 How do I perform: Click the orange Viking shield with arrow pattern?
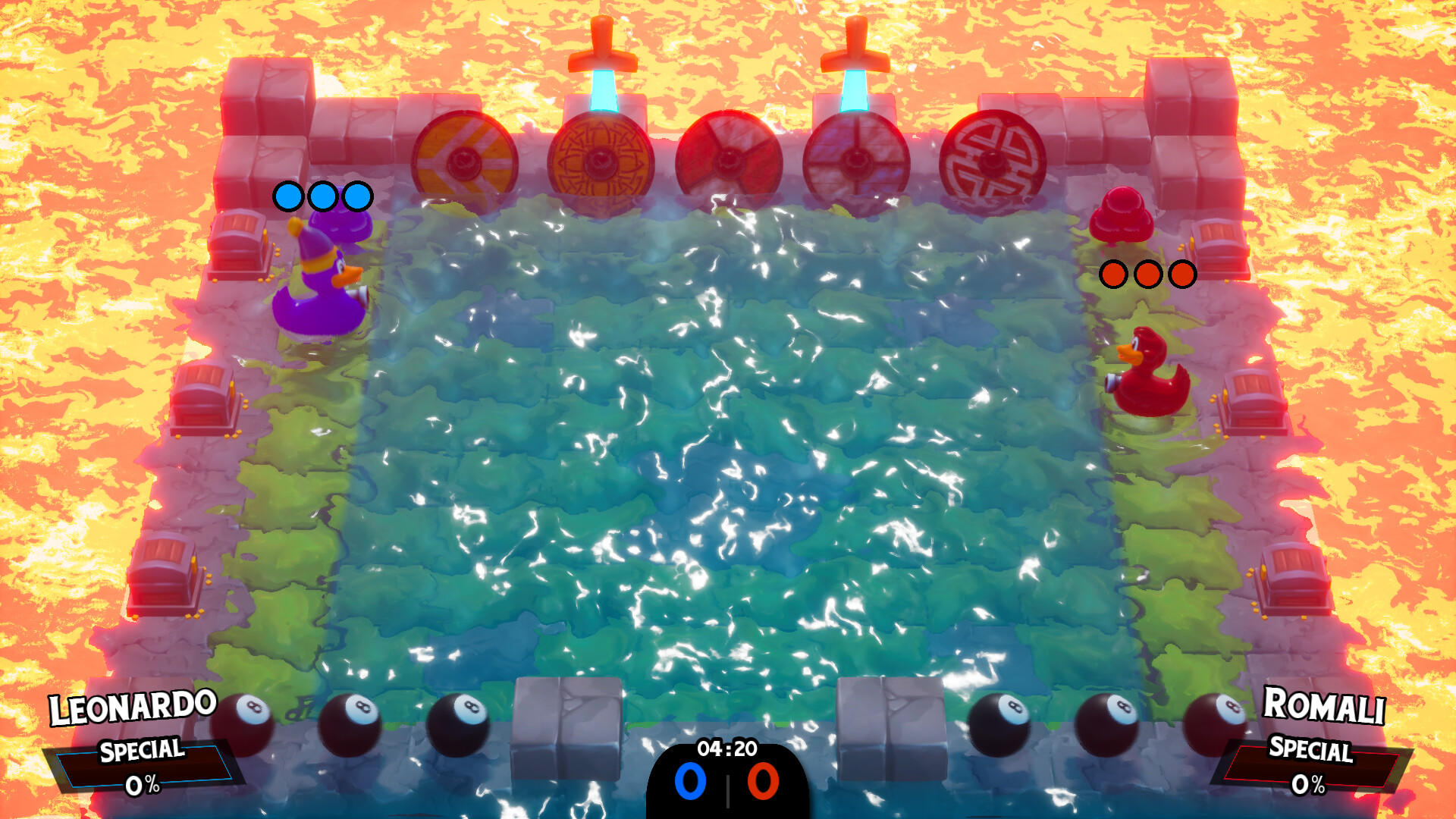pos(463,161)
